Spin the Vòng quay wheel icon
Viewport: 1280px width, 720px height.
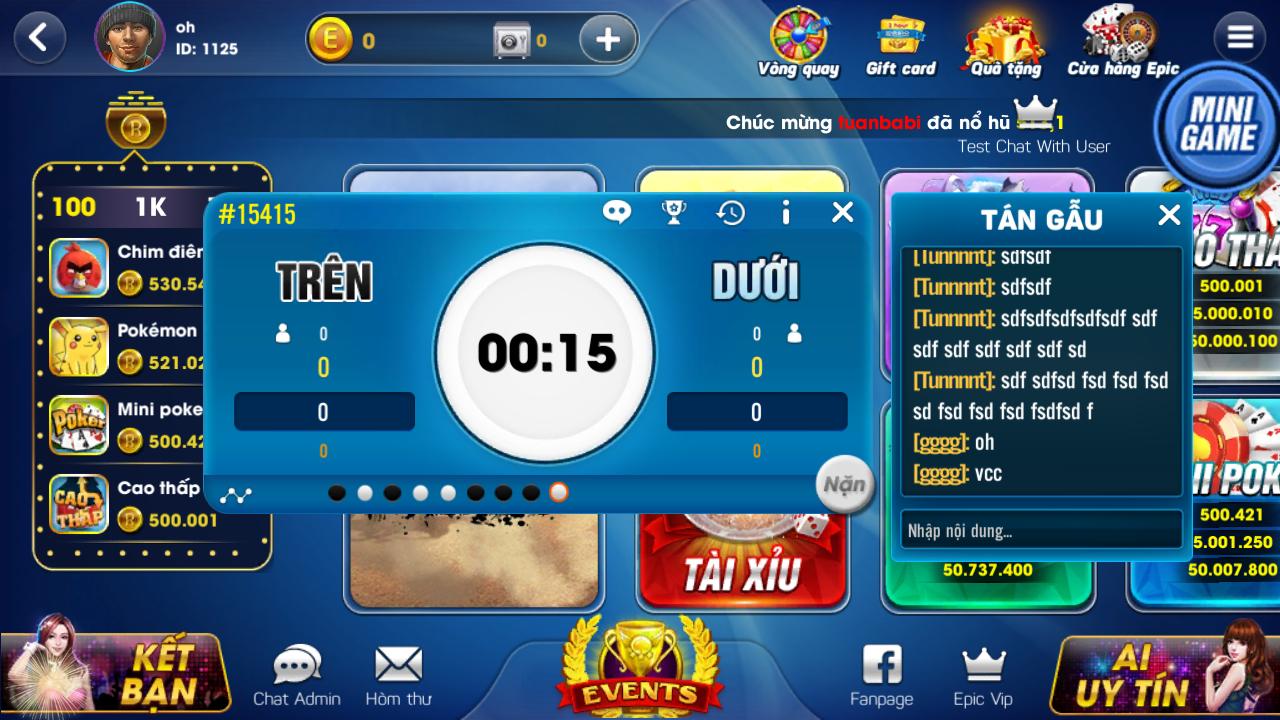pyautogui.click(x=799, y=35)
